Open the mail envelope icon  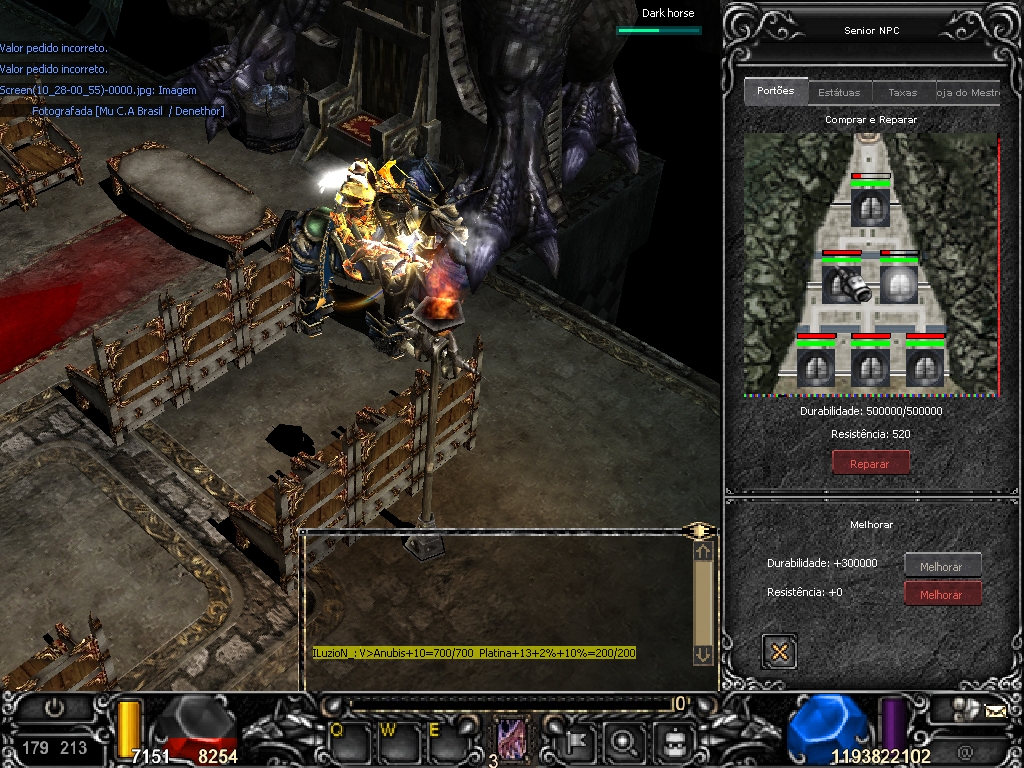[995, 712]
